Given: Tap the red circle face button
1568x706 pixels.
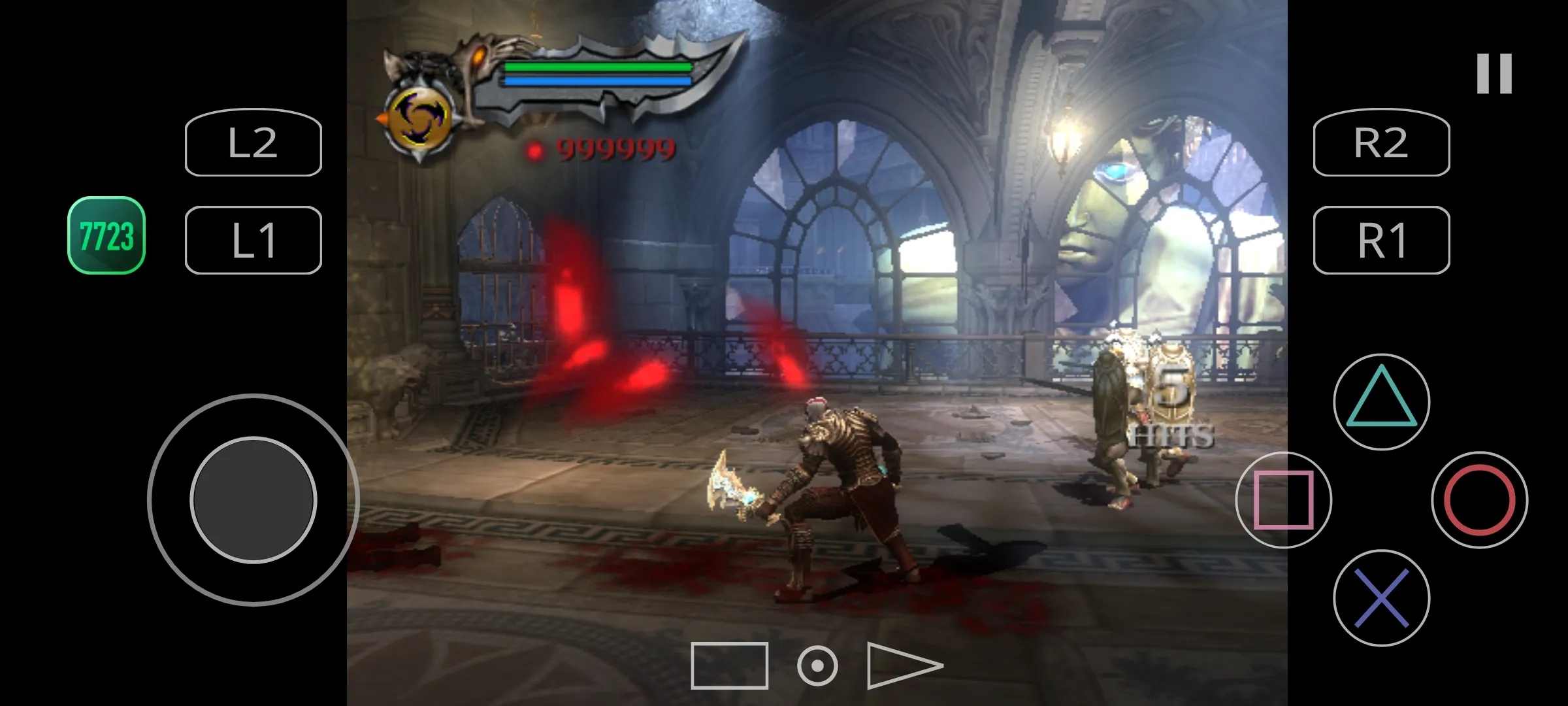Looking at the screenshot, I should click(1479, 499).
